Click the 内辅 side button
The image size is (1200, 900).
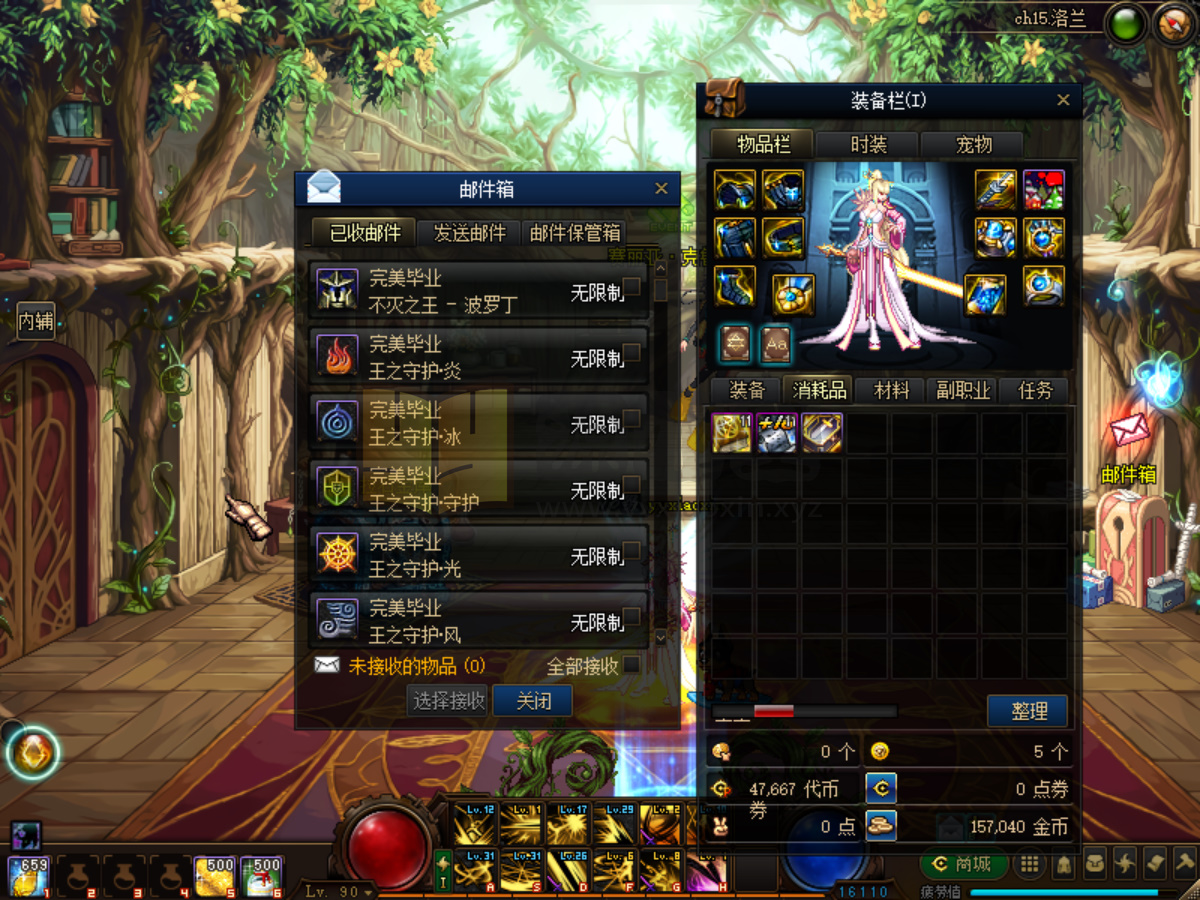pos(36,321)
